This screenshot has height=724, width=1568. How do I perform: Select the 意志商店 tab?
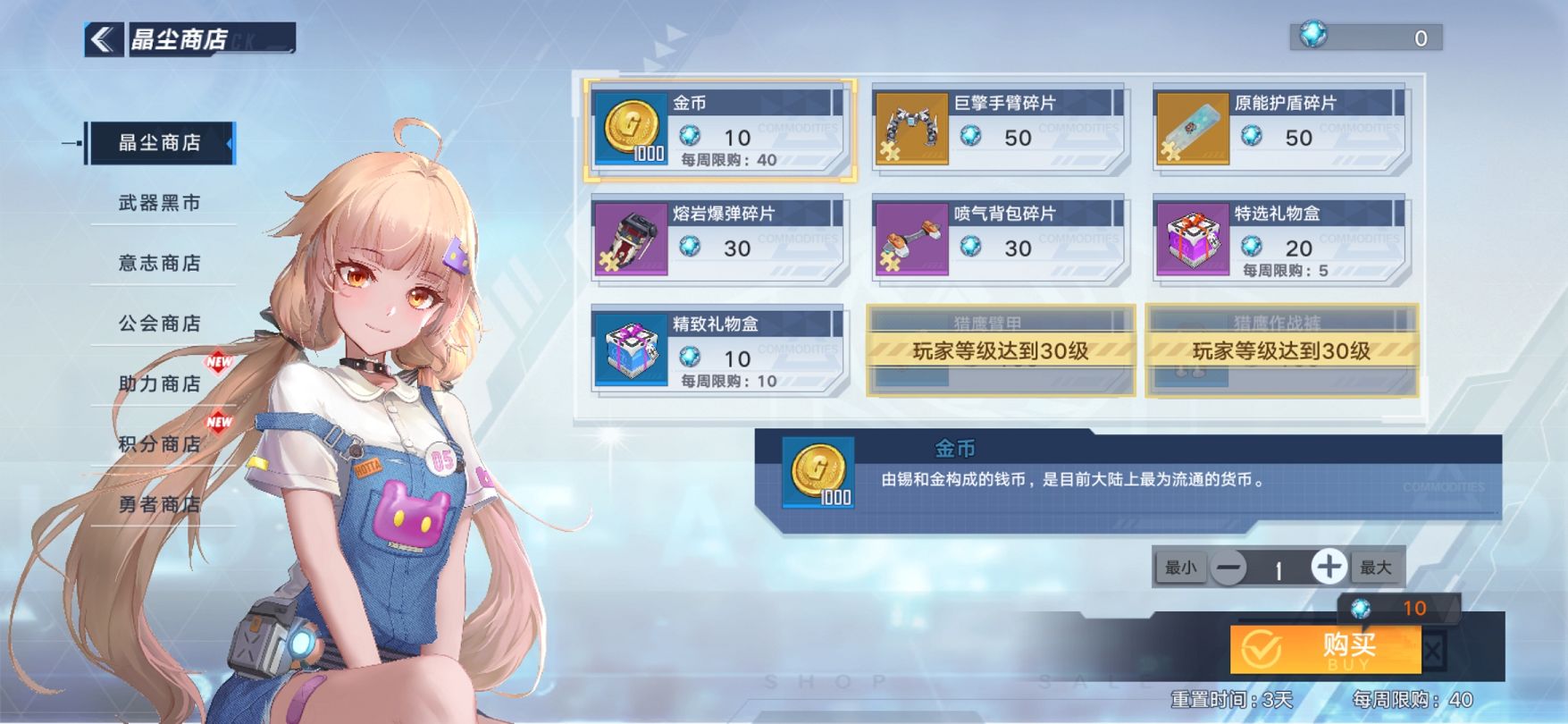click(160, 263)
